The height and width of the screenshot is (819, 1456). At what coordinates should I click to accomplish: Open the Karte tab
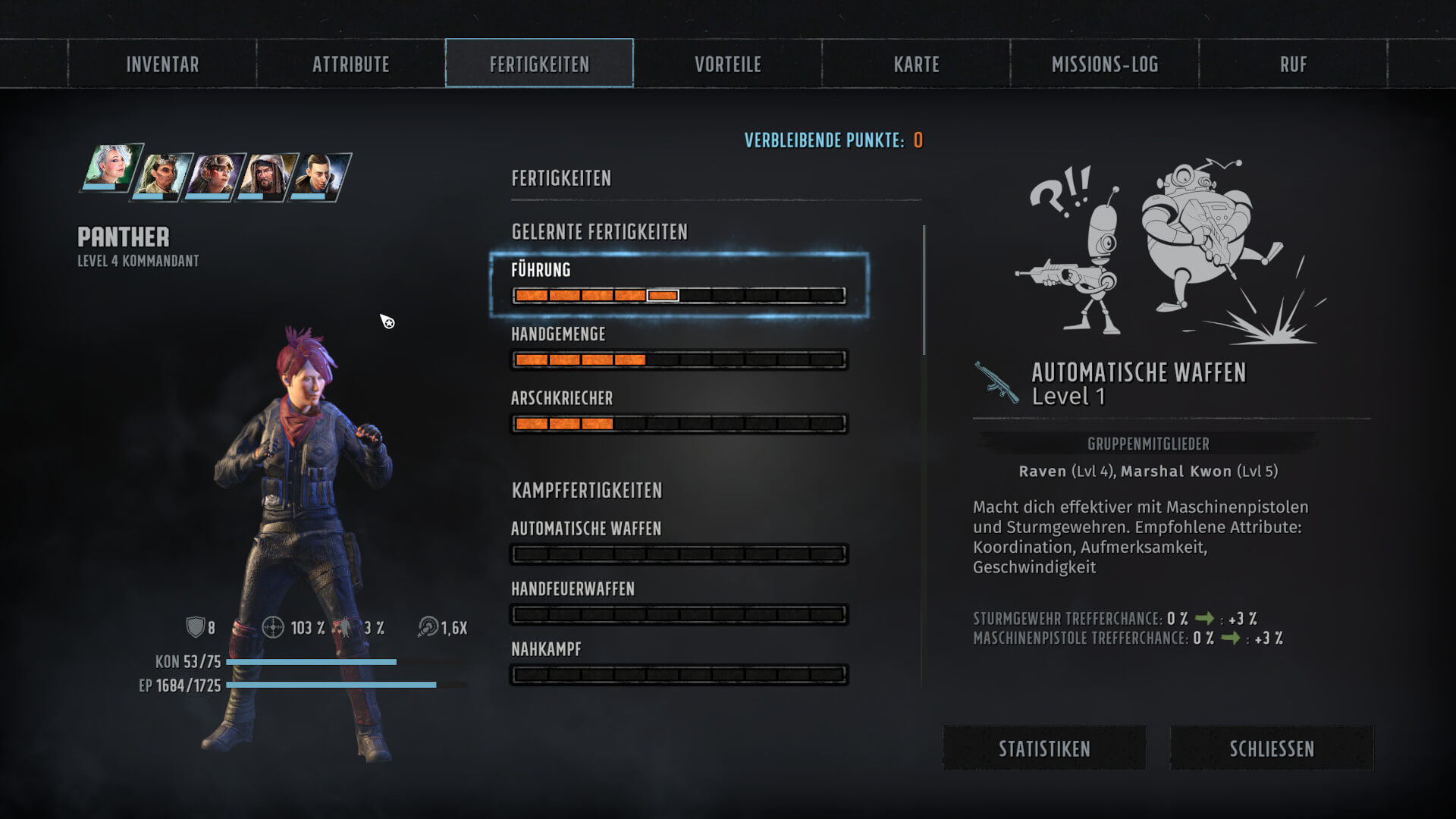click(x=916, y=64)
